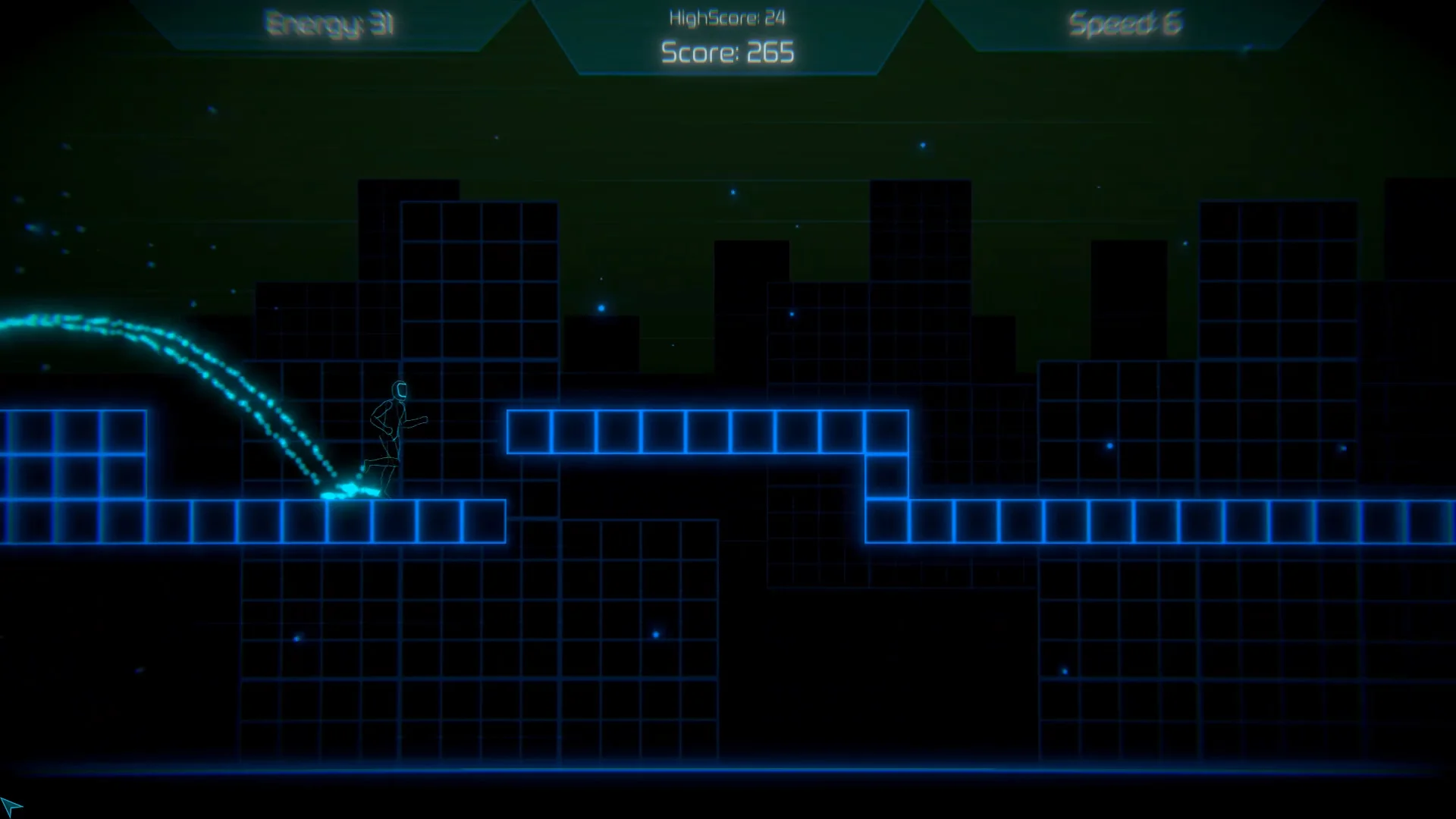The image size is (1456, 819).
Task: Select the Score: 265 readout
Action: (x=726, y=52)
